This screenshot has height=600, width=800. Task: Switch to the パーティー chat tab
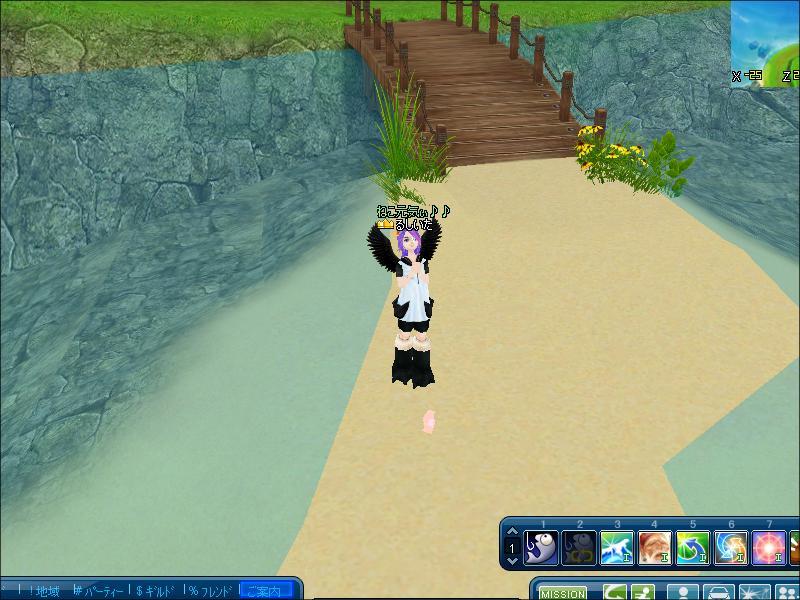[x=101, y=591]
